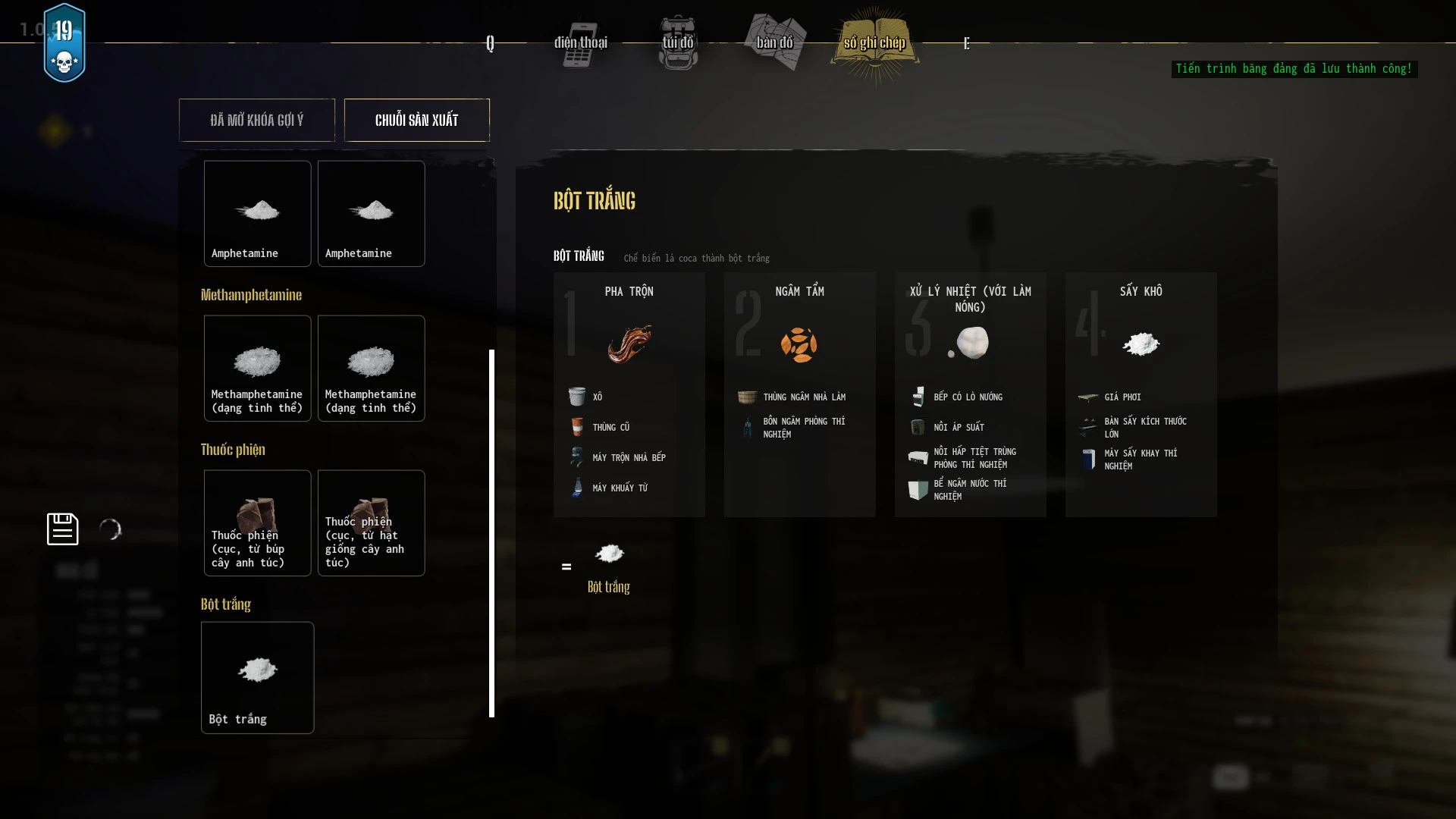Select the sổ ghi chép notebook tab

point(874,42)
